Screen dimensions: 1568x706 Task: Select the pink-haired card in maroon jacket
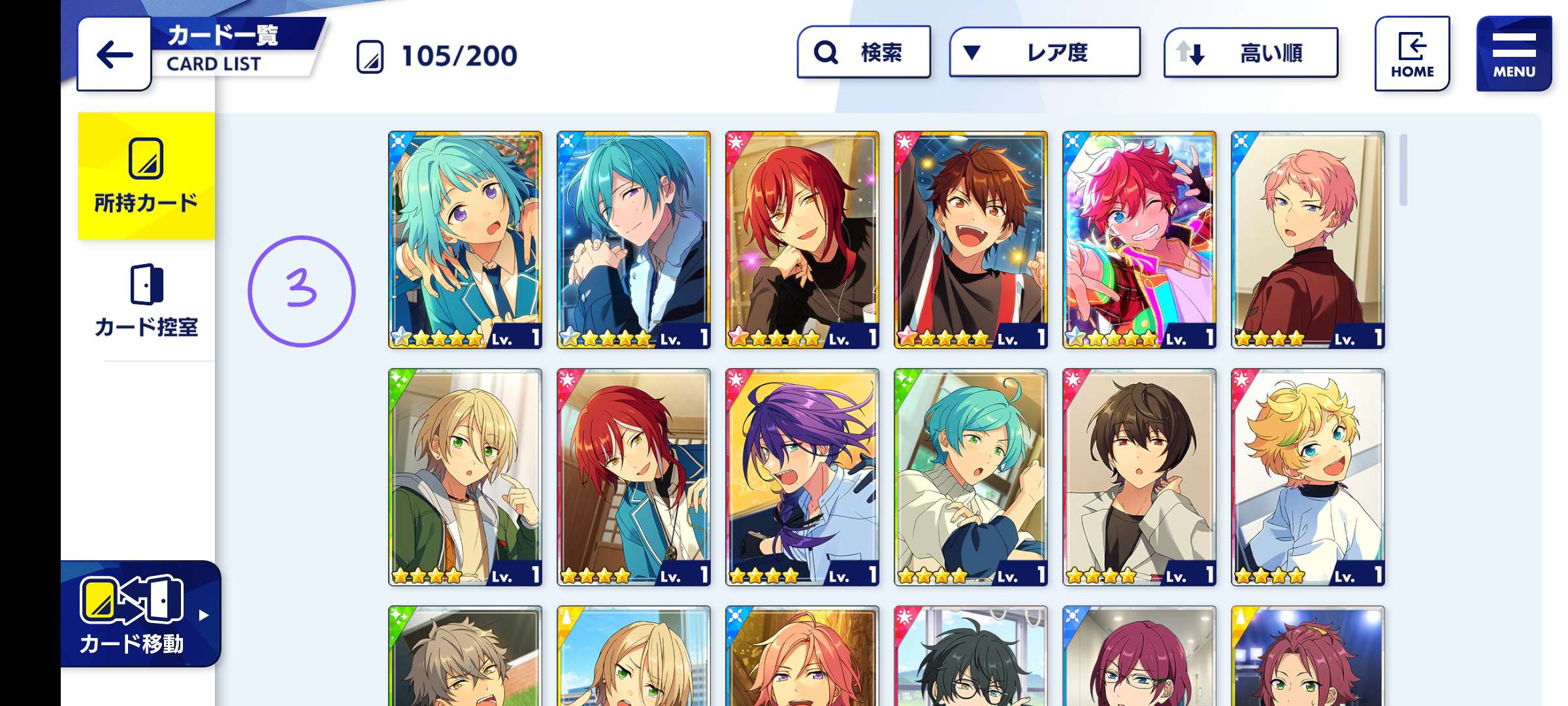click(x=1308, y=240)
